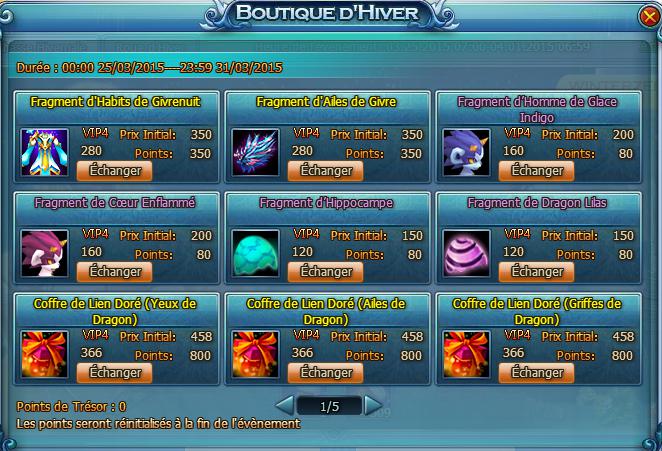The width and height of the screenshot is (662, 451).
Task: Select the Givrenuit outfit fragment icon
Action: click(44, 152)
